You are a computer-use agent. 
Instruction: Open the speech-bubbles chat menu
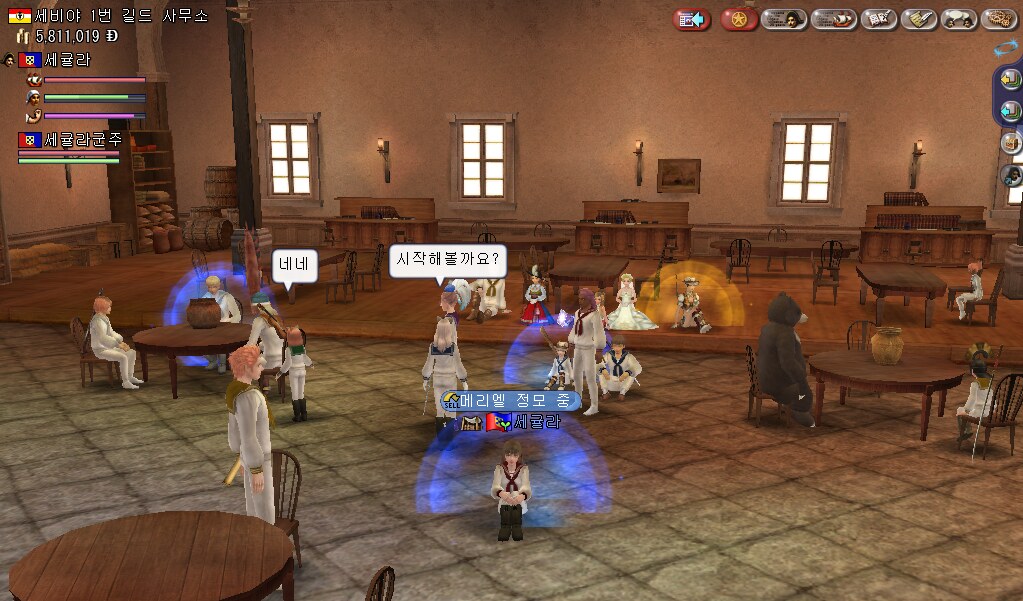click(x=959, y=19)
